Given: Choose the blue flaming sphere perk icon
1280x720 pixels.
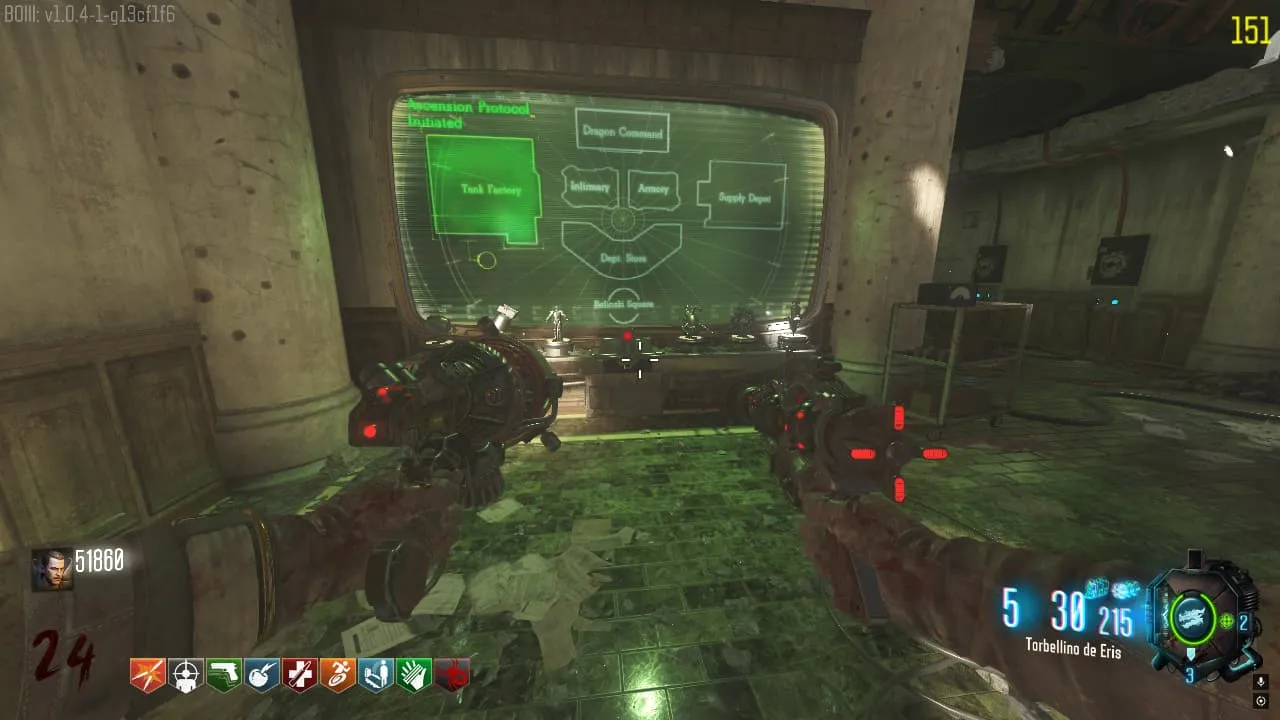Looking at the screenshot, I should tap(262, 675).
